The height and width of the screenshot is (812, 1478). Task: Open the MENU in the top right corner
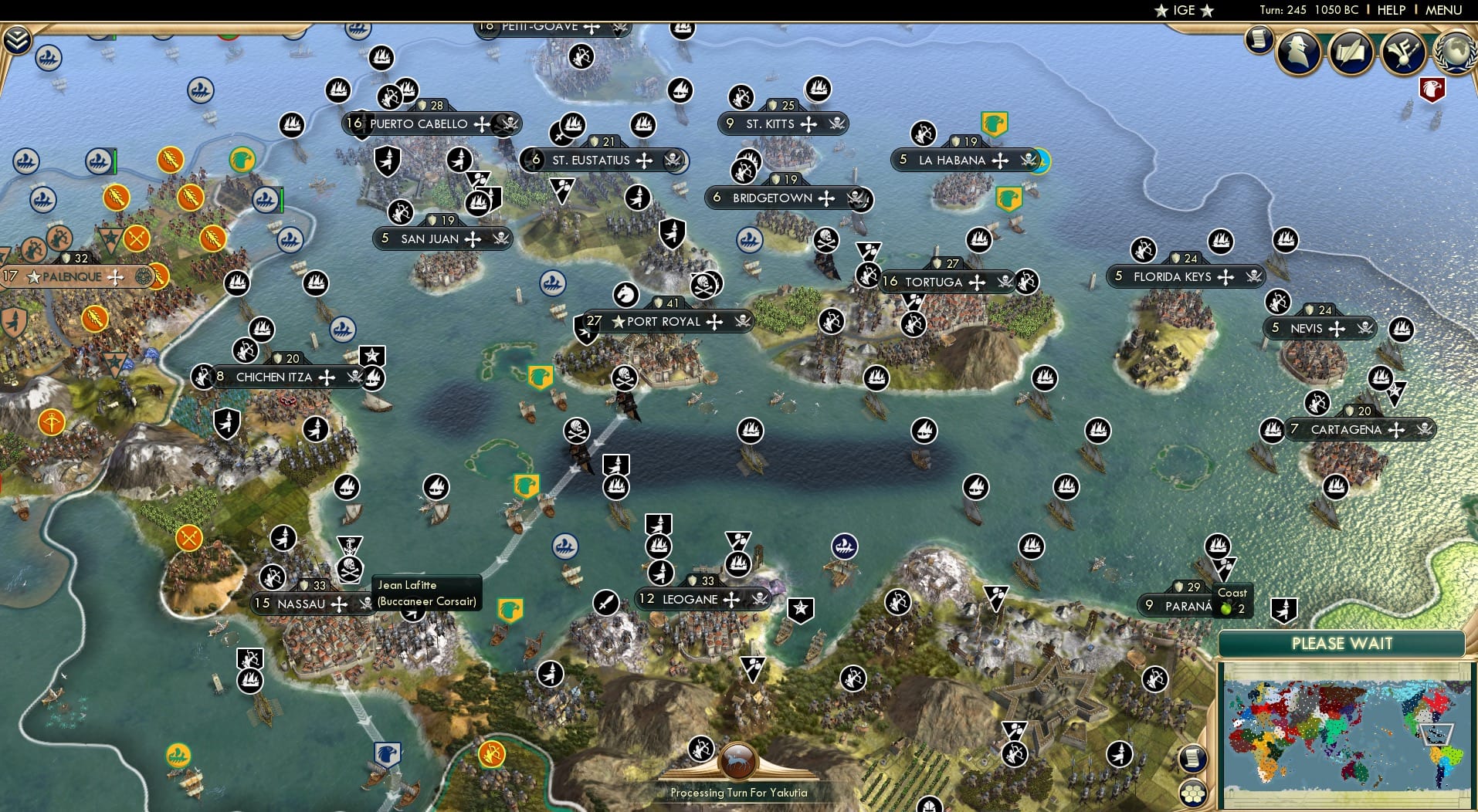pos(1446,11)
